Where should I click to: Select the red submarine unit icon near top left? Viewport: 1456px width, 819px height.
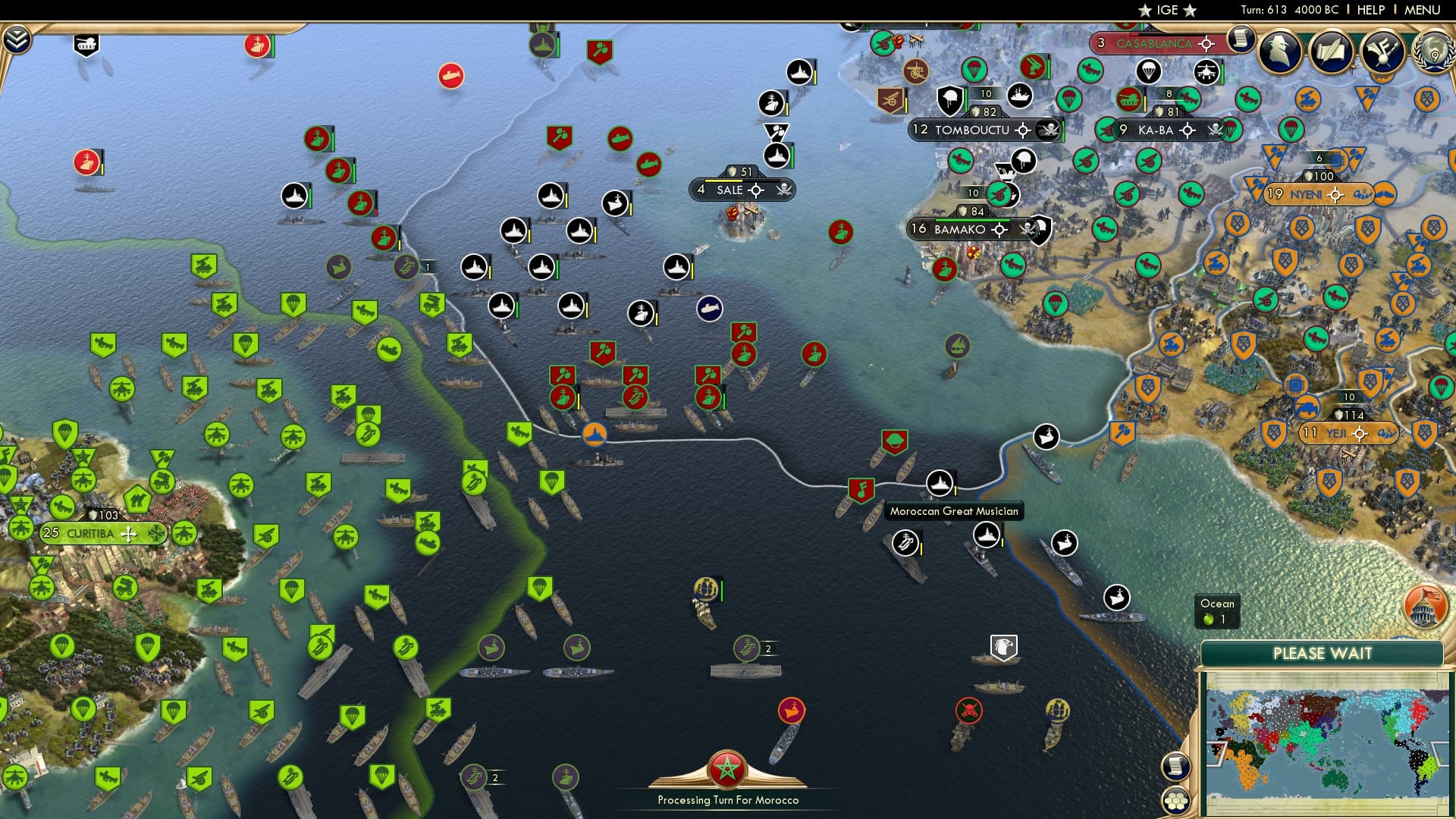(x=451, y=76)
